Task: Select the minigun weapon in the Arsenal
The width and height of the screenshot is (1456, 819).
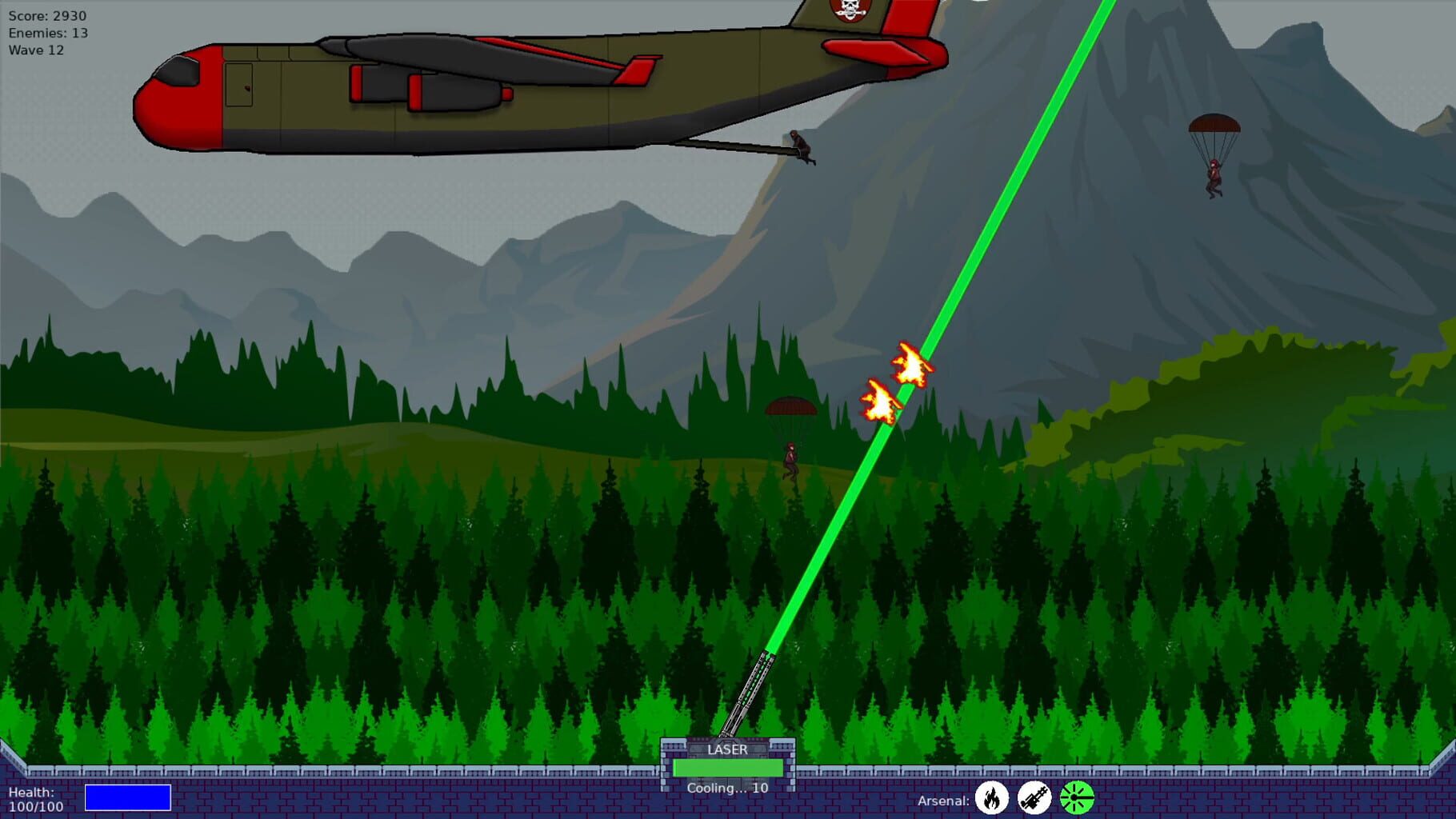Action: click(x=1035, y=798)
